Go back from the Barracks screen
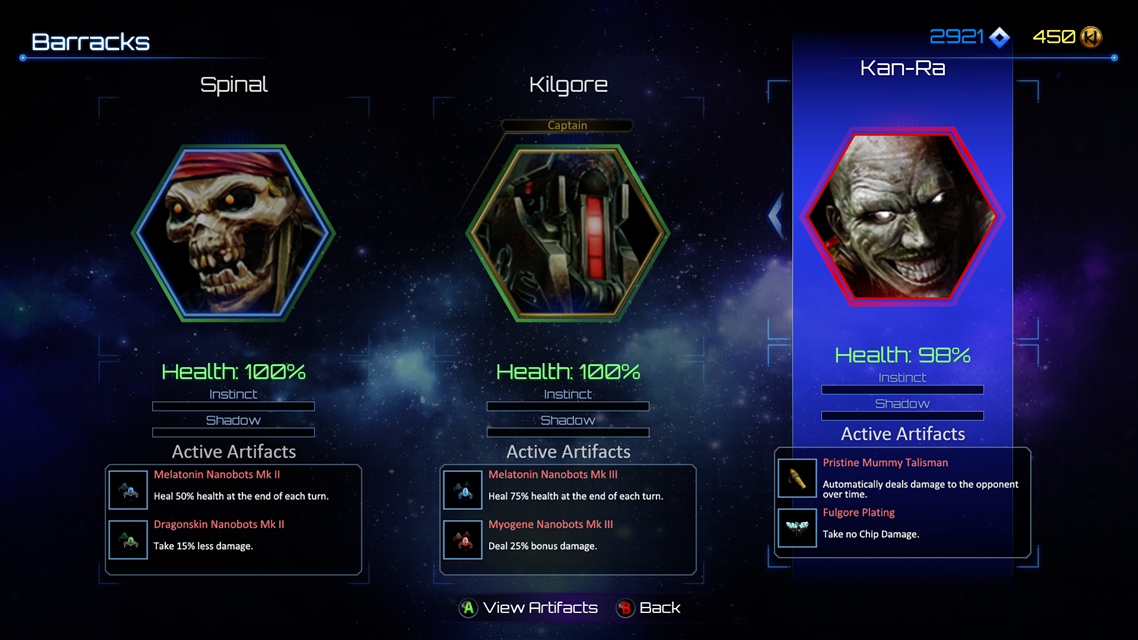This screenshot has height=640, width=1138. click(x=648, y=608)
